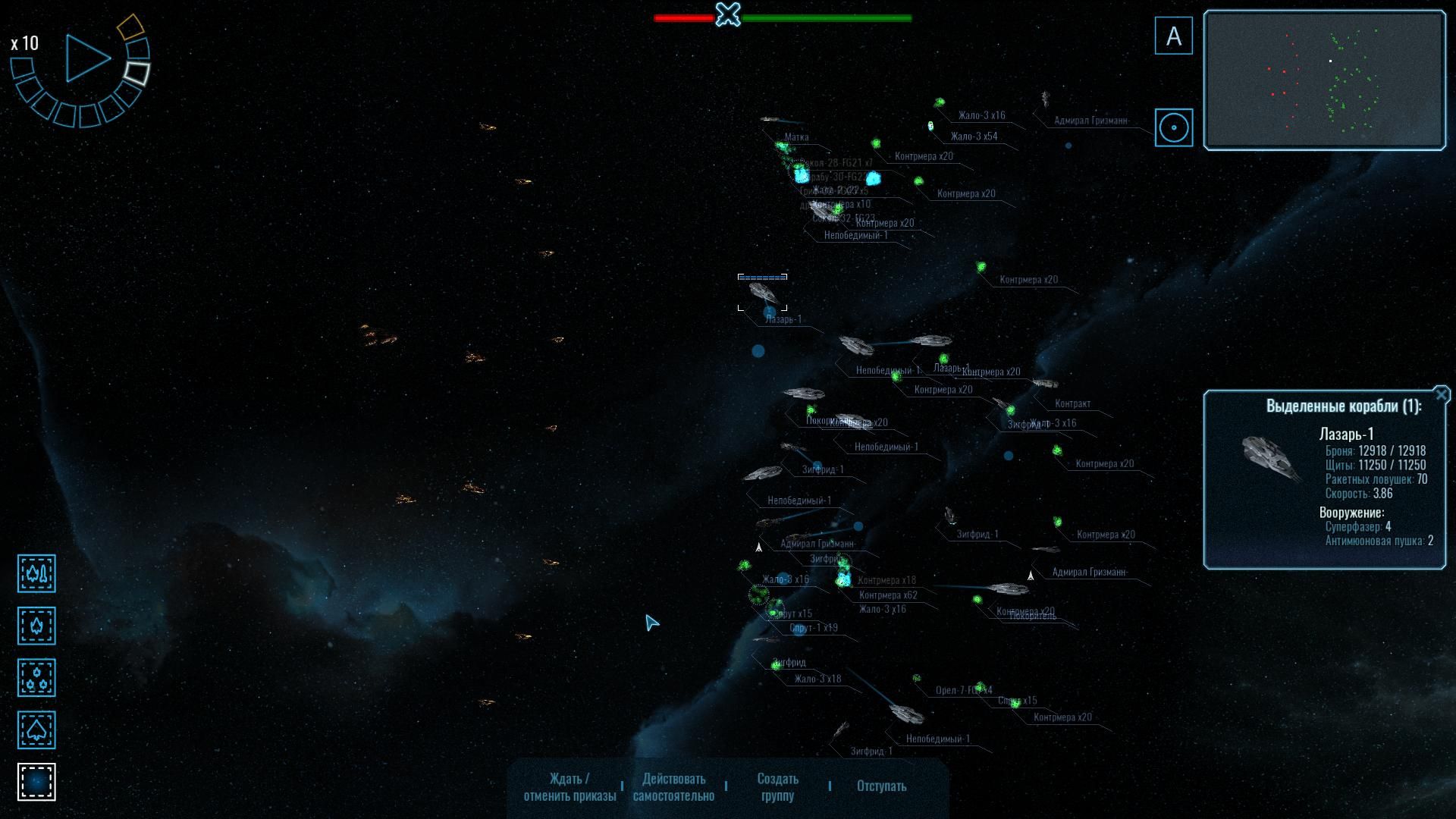Click the crossed-swords battle balance marker
This screenshot has width=1456, height=819.
tap(728, 14)
